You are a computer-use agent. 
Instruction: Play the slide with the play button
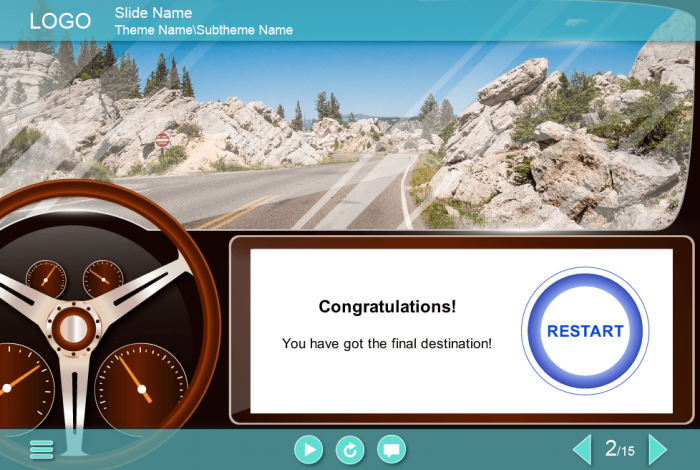309,450
